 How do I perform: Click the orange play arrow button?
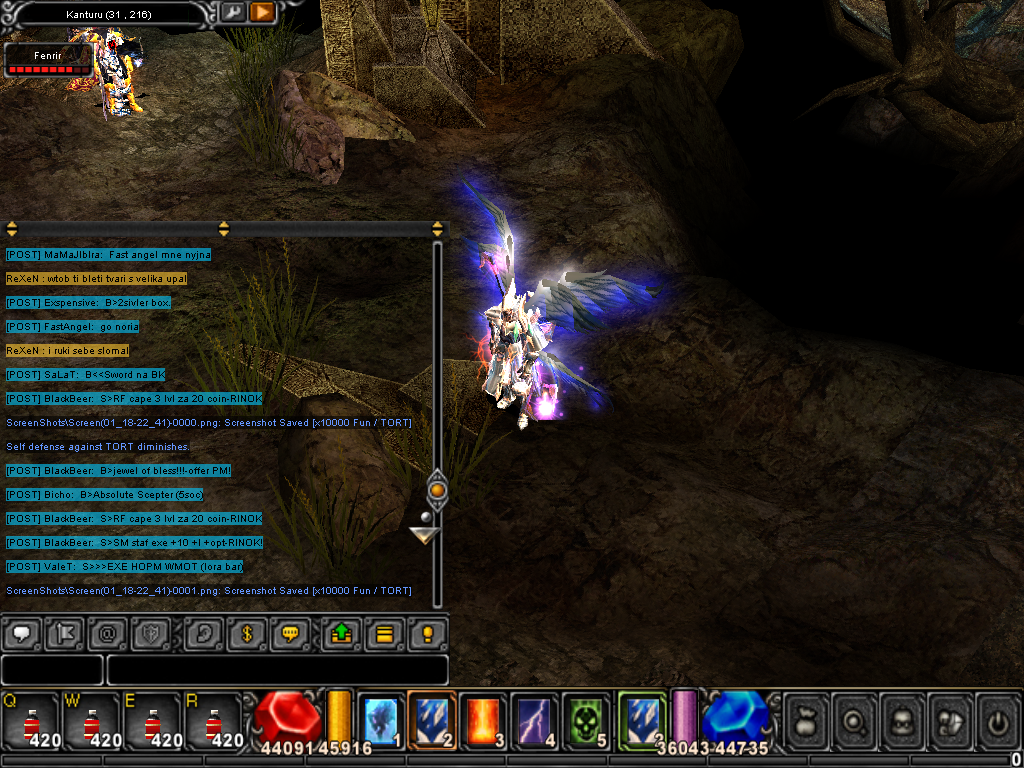click(x=262, y=12)
